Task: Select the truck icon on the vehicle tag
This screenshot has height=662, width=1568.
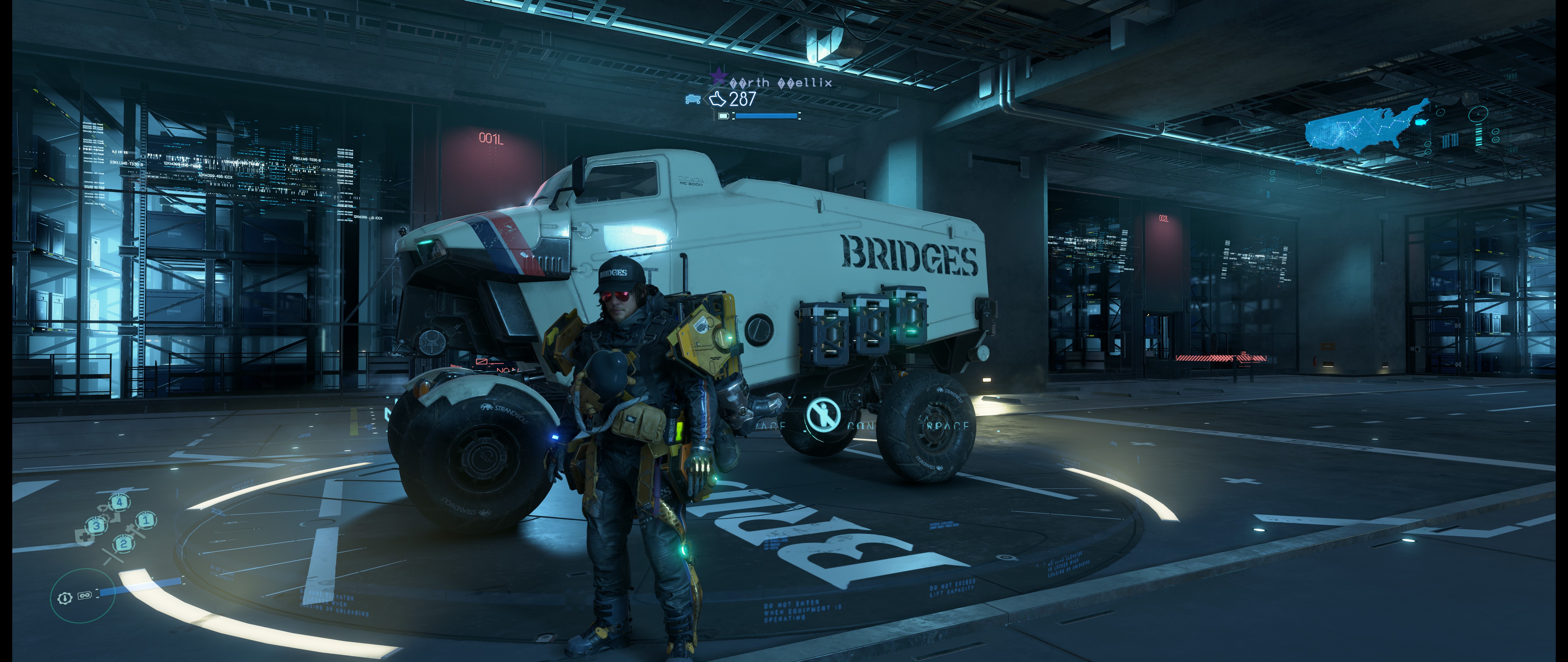Action: 693,99
